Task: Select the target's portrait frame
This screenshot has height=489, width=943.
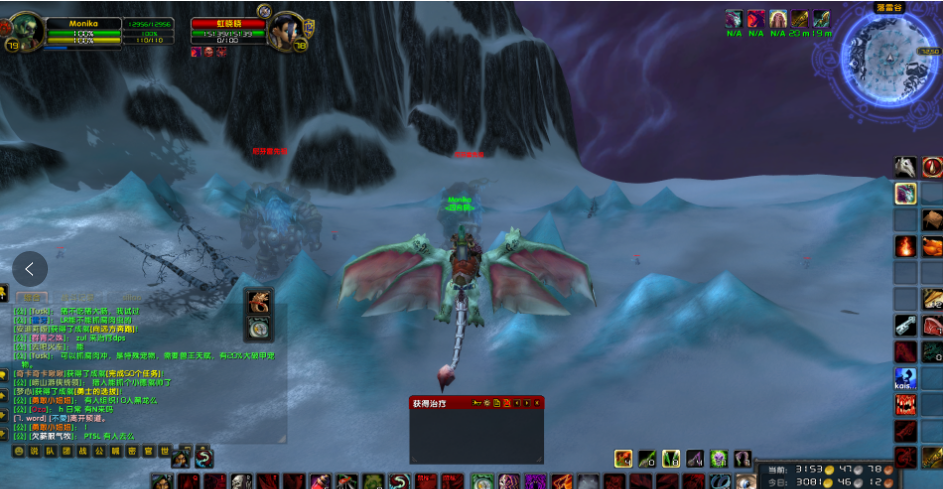Action: click(x=283, y=30)
